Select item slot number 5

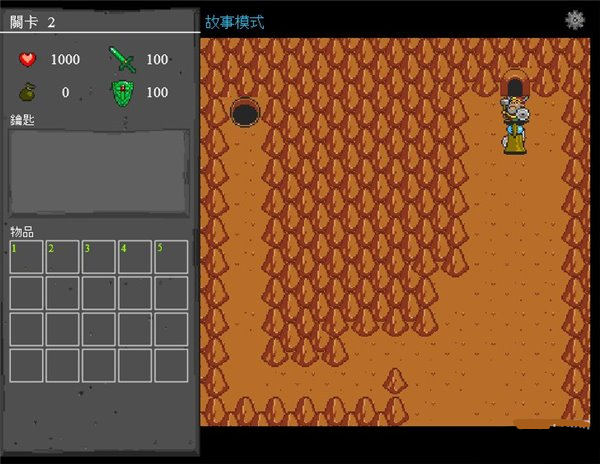pos(171,257)
